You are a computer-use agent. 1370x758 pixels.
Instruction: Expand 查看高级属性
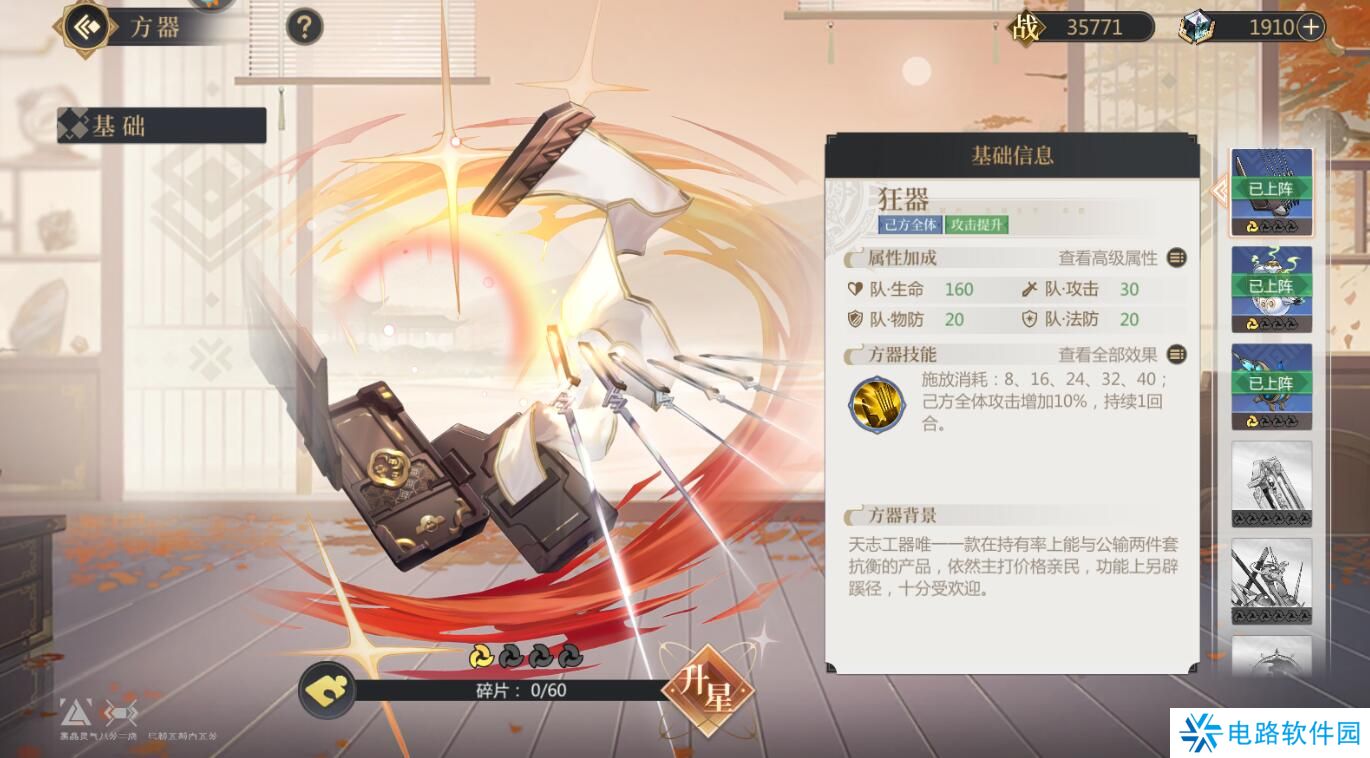pyautogui.click(x=1110, y=258)
